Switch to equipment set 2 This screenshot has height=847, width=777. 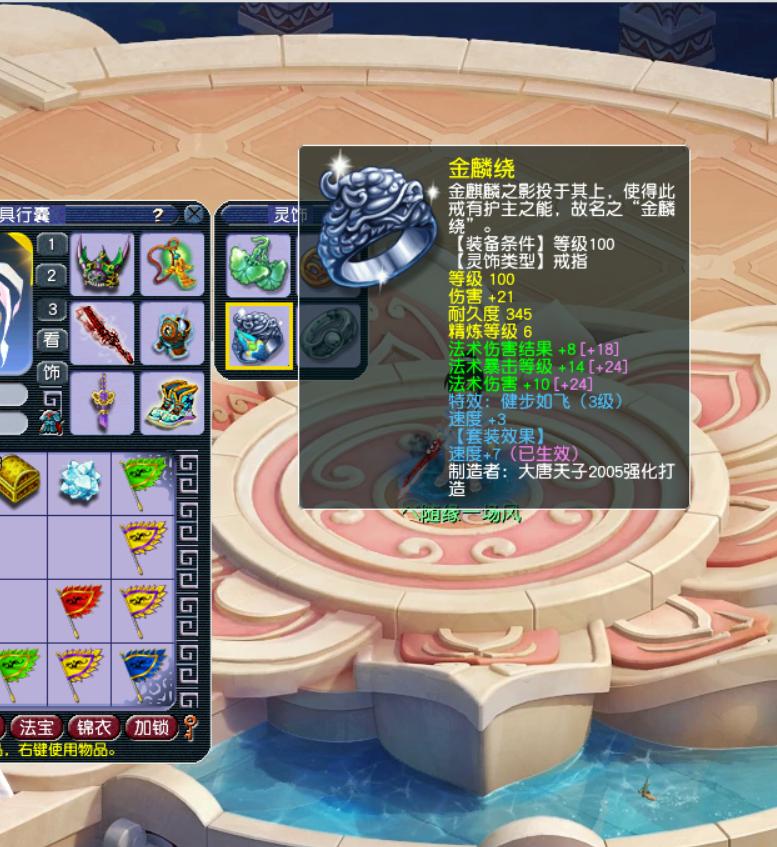pyautogui.click(x=52, y=276)
